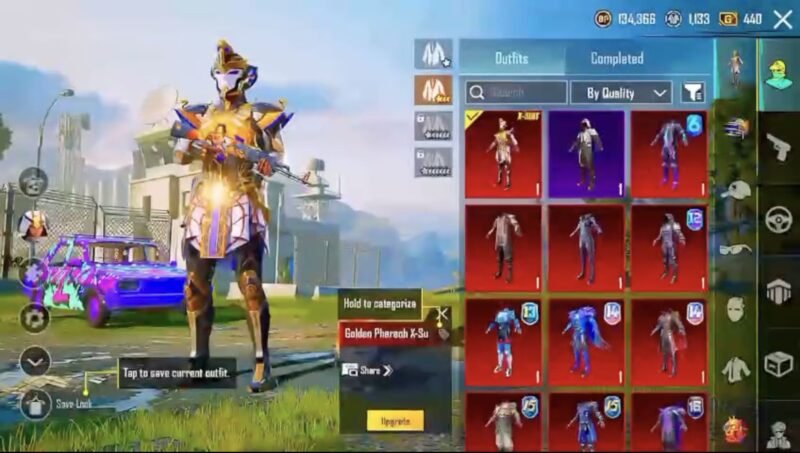Open the supply crate category

[778, 363]
